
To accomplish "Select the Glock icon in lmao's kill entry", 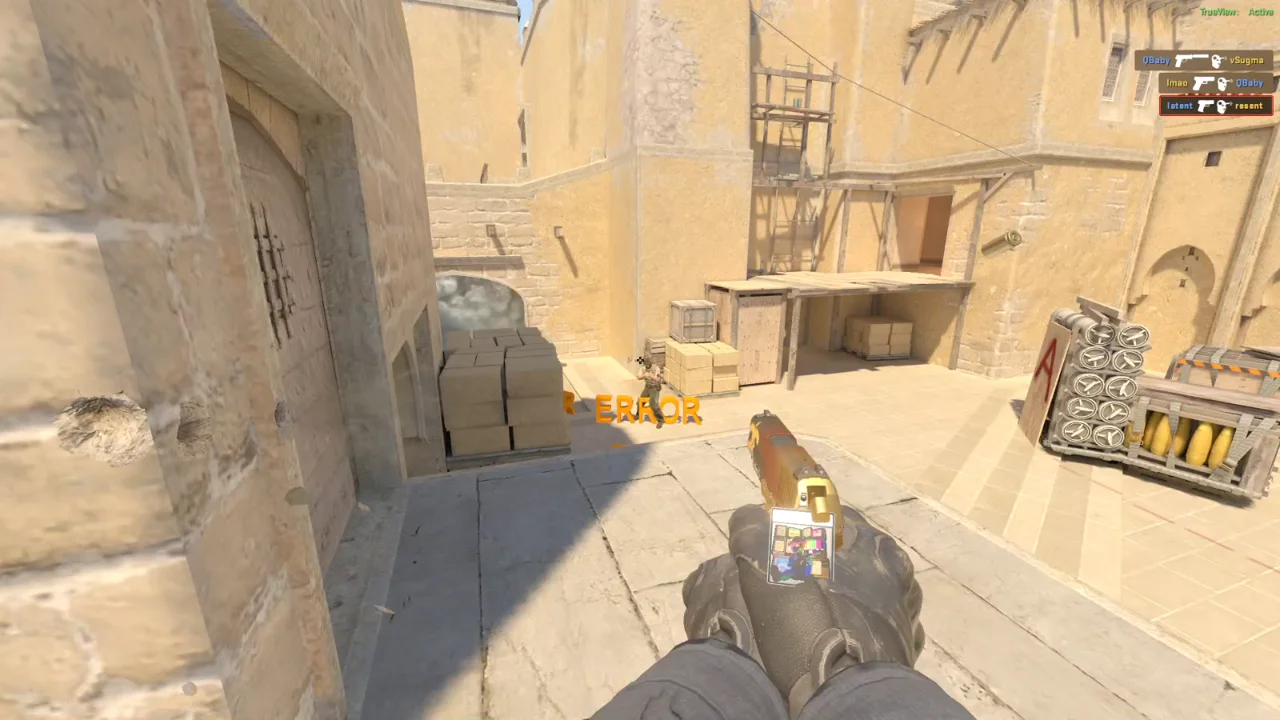I will [x=1204, y=82].
